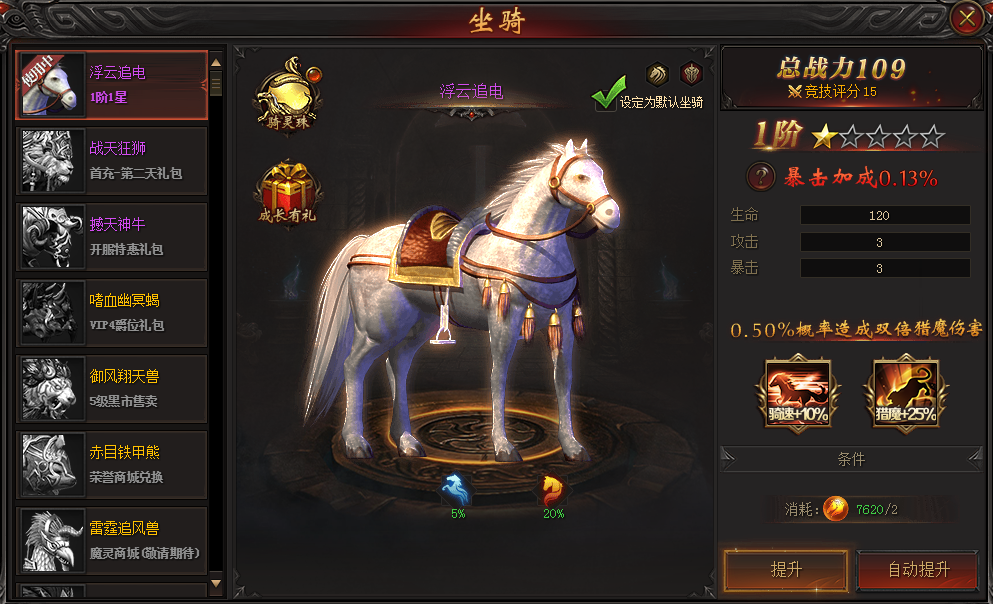Close the 坐骑 mount window
Viewport: 993px width, 604px height.
(965, 18)
